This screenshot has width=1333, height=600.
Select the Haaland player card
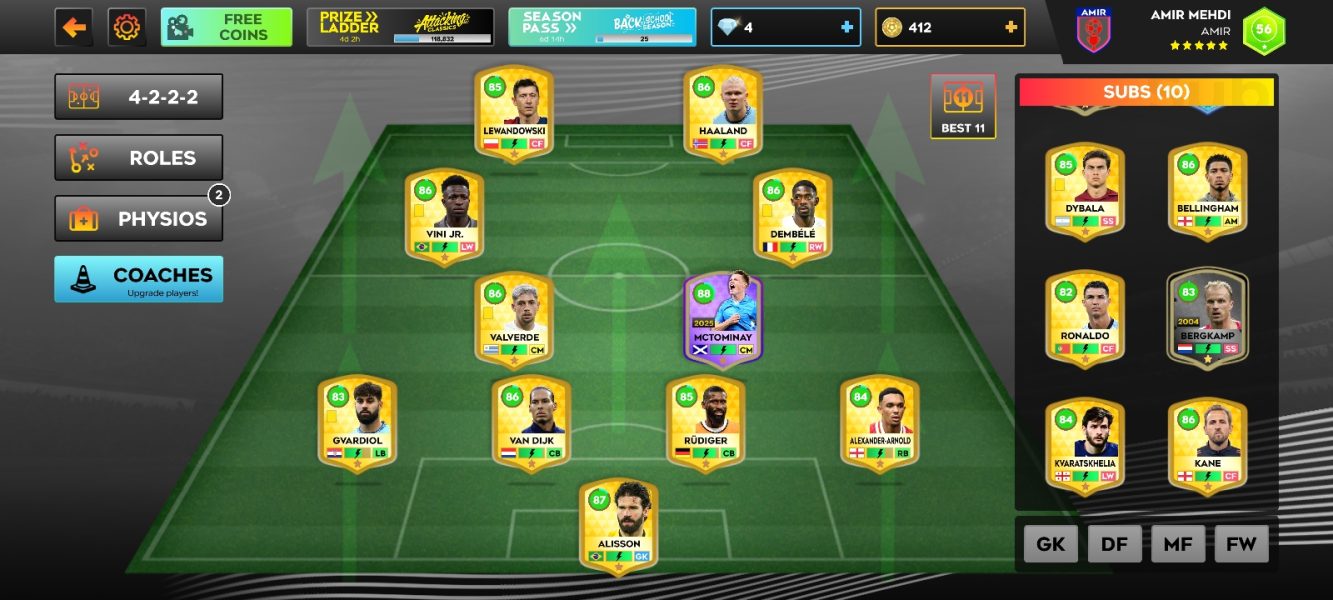pos(723,112)
